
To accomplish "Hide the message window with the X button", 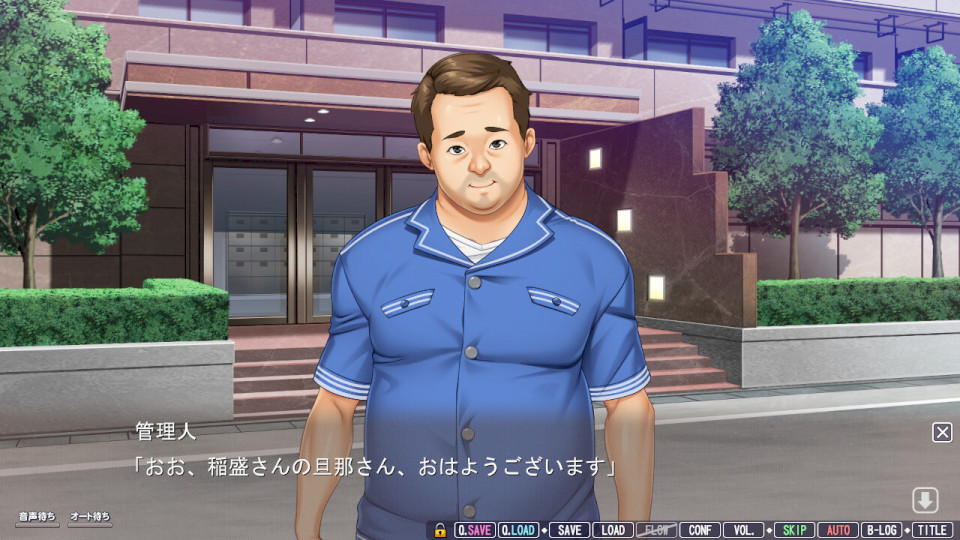I will click(942, 432).
